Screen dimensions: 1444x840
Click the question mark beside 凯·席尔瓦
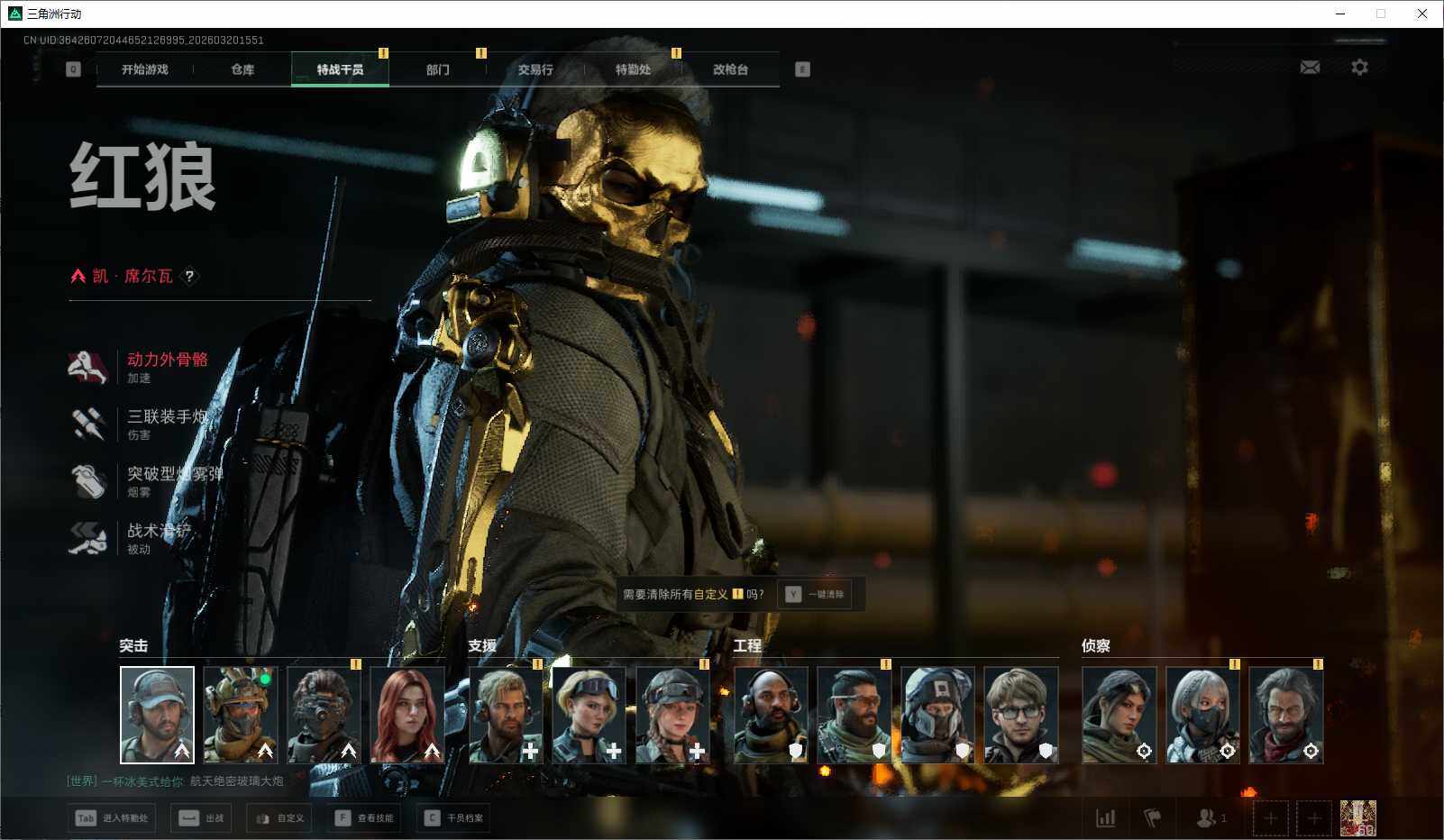coord(189,277)
